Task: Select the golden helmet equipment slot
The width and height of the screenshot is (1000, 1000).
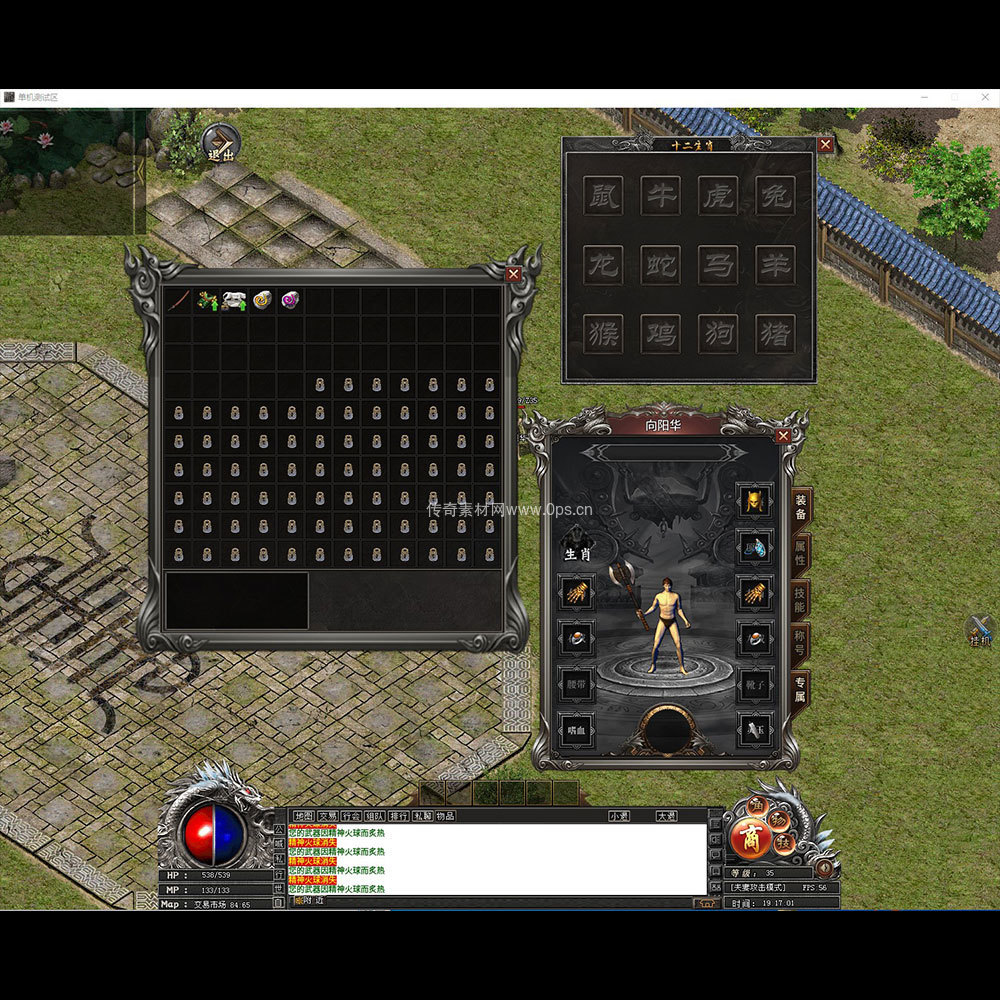Action: 755,500
